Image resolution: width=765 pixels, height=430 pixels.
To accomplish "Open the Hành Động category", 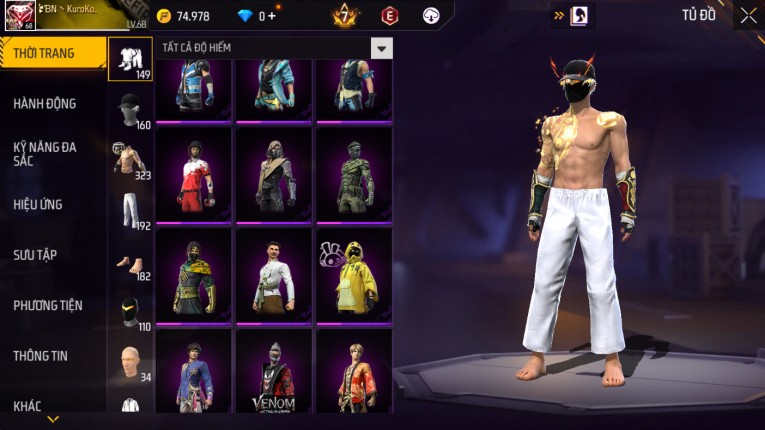I will coord(45,103).
